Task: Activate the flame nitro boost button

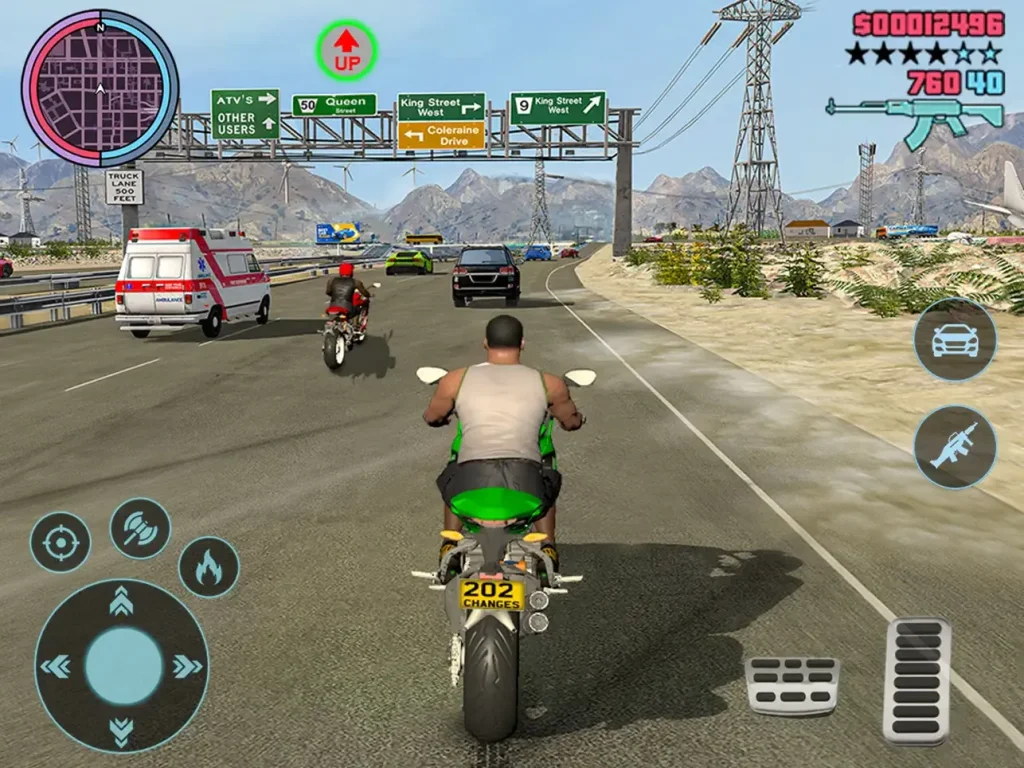Action: (208, 567)
